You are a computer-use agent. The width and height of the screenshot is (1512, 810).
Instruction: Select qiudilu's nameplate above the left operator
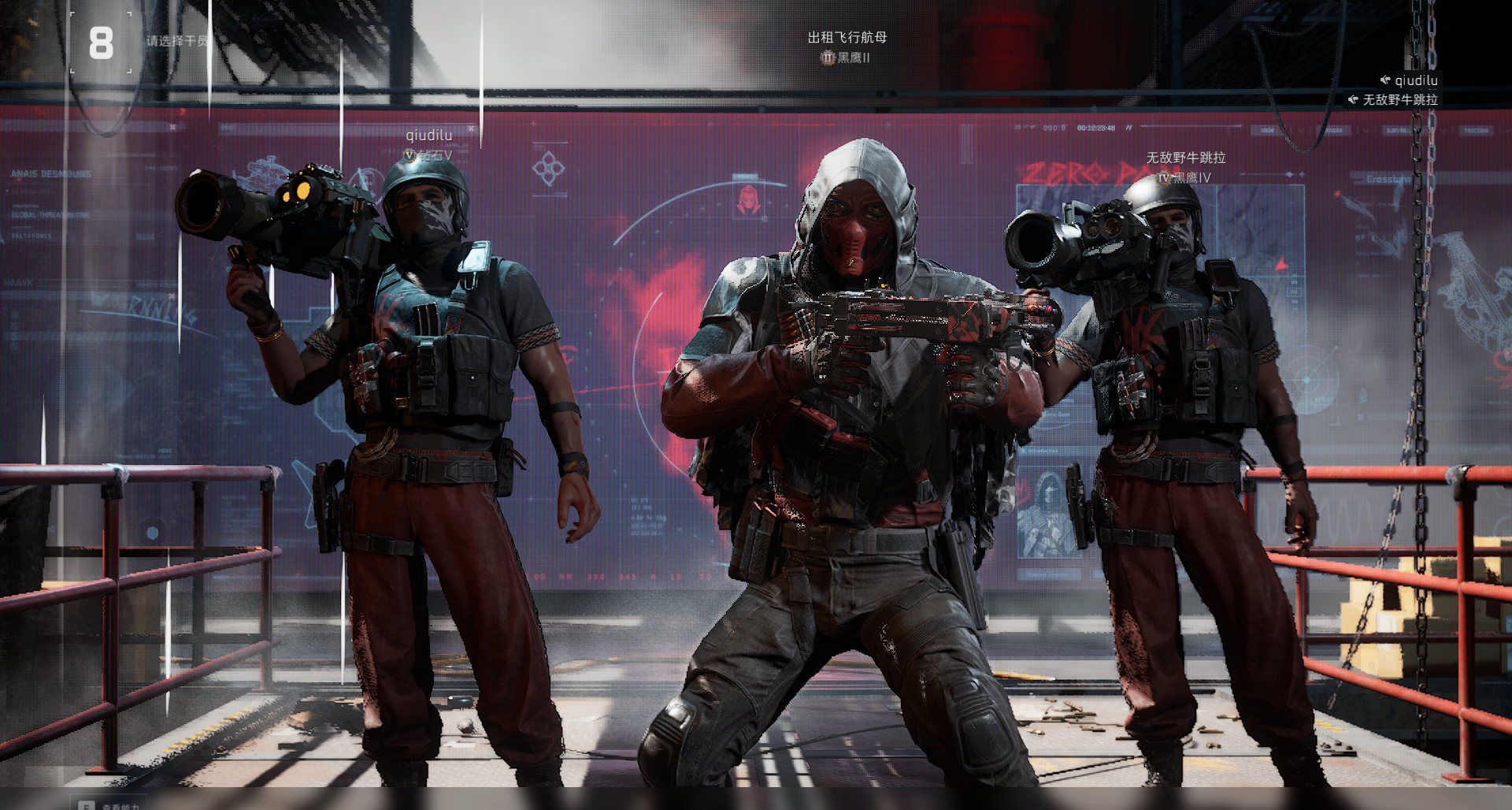(x=428, y=136)
